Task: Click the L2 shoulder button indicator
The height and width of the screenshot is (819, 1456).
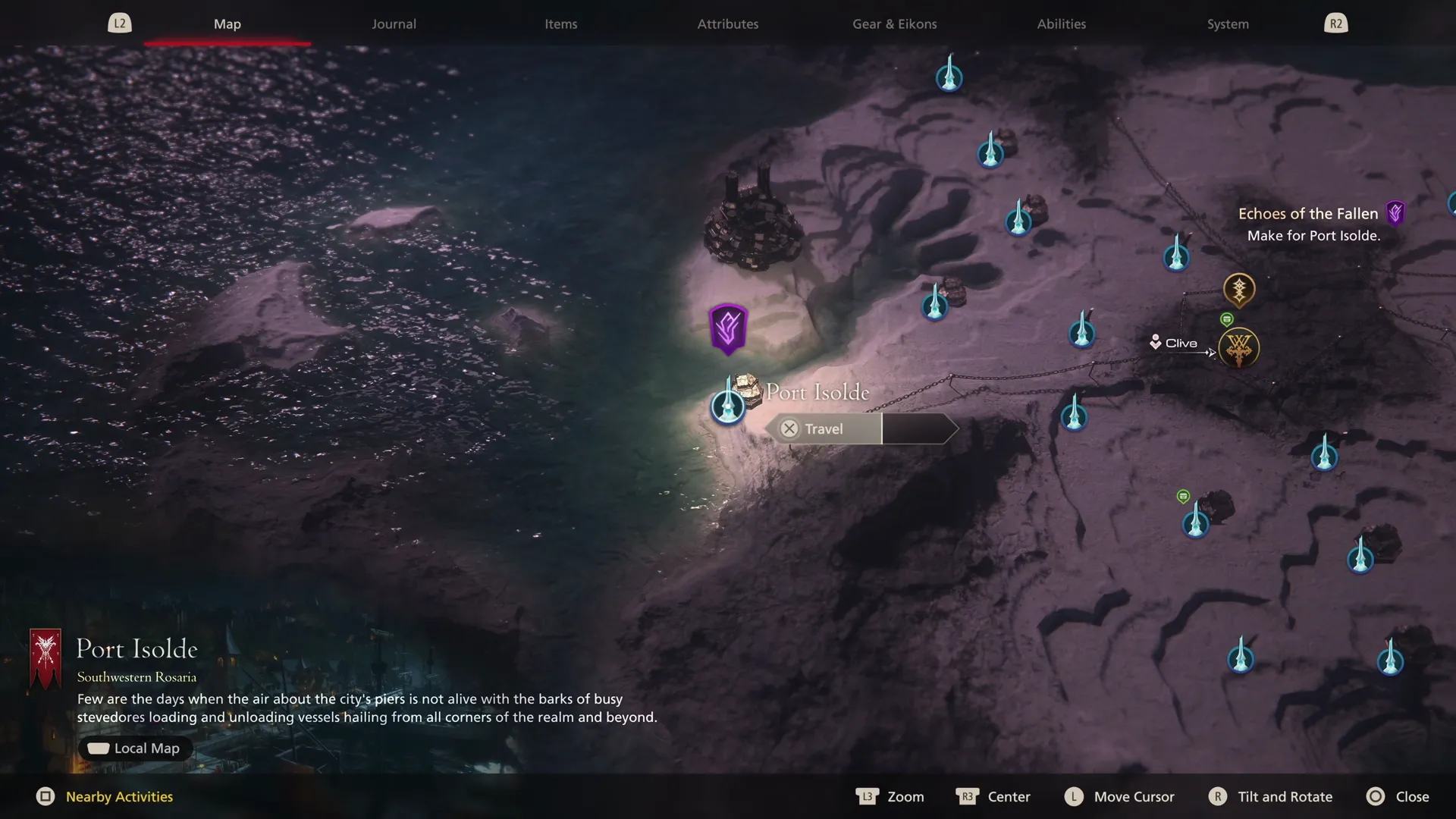Action: pyautogui.click(x=119, y=23)
